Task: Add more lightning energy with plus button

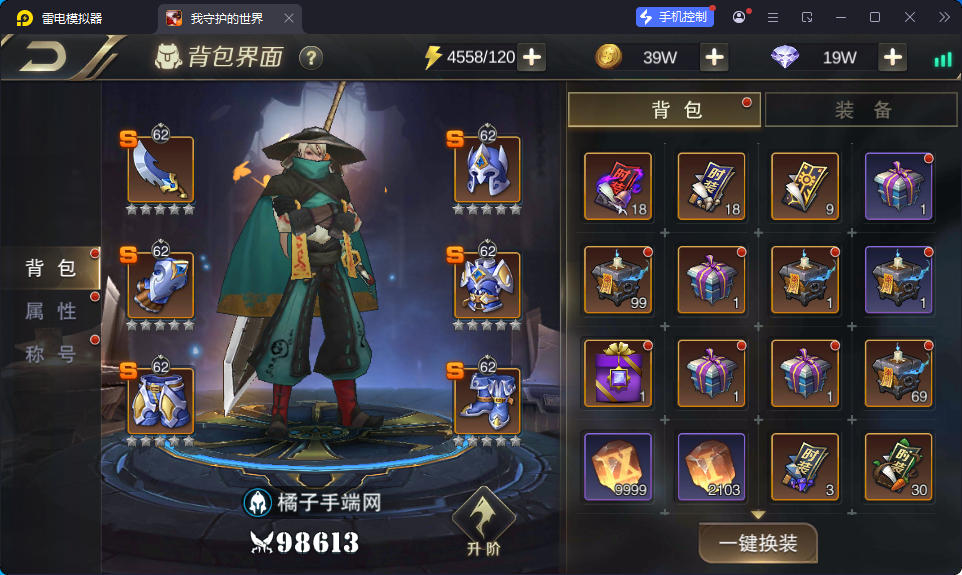Action: pos(532,57)
